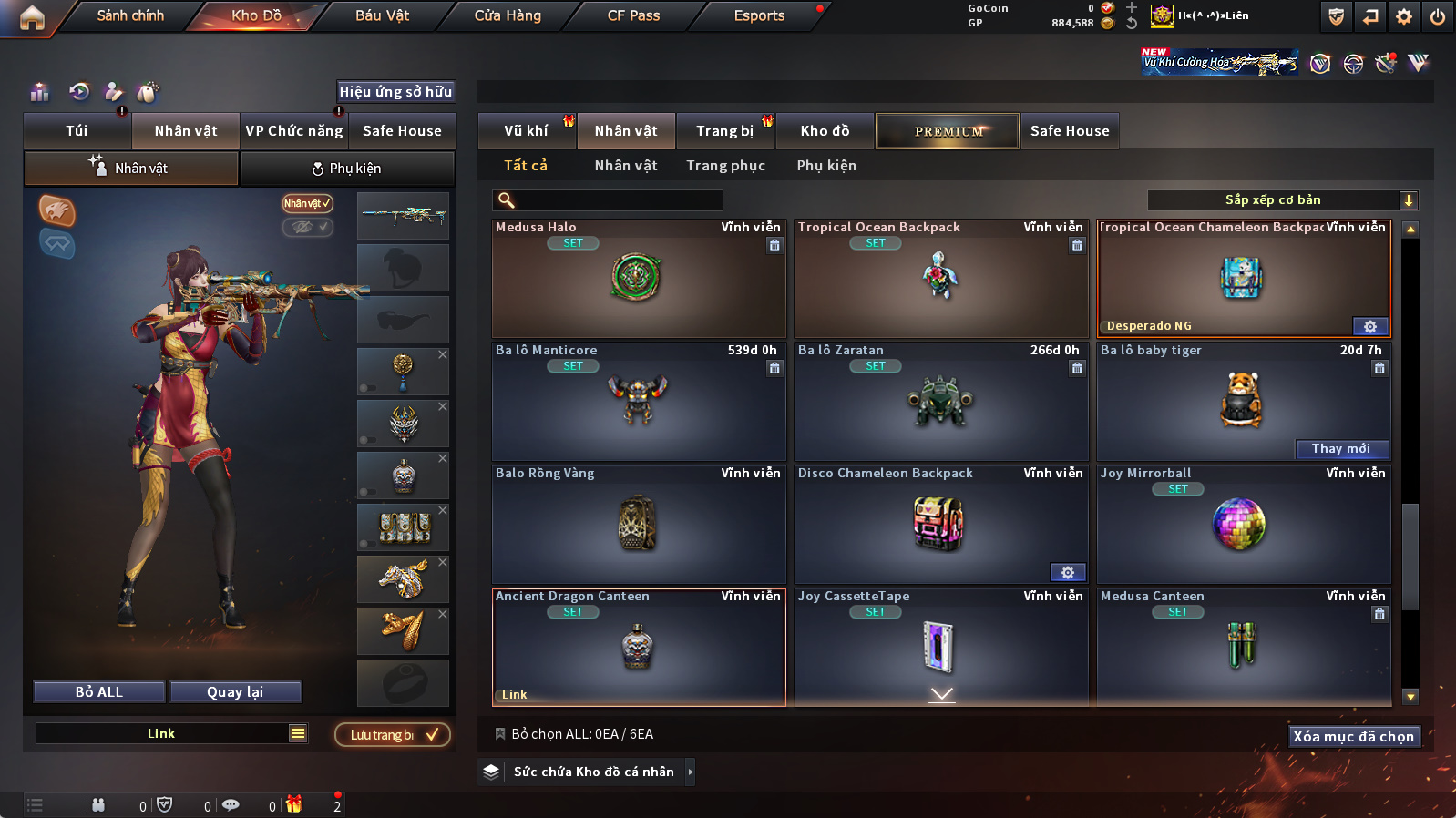The height and width of the screenshot is (818, 1456).
Task: Click Thay mới on baby tiger backpack
Action: point(1341,448)
